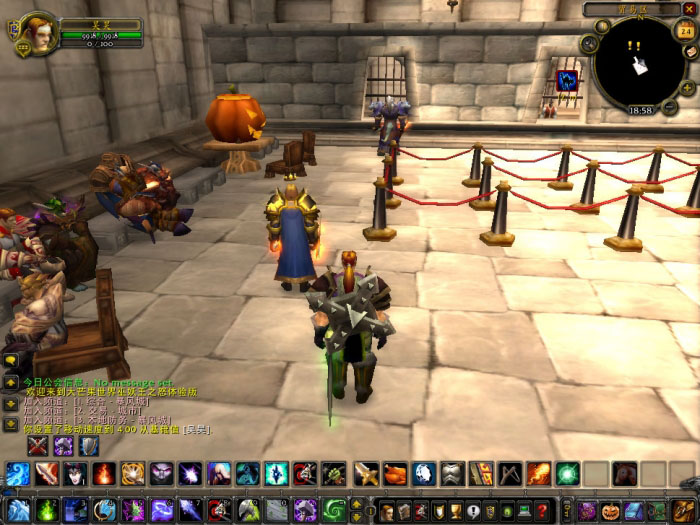This screenshot has height=525, width=700.
Task: Activate the green glowing orb ability
Action: (x=568, y=474)
